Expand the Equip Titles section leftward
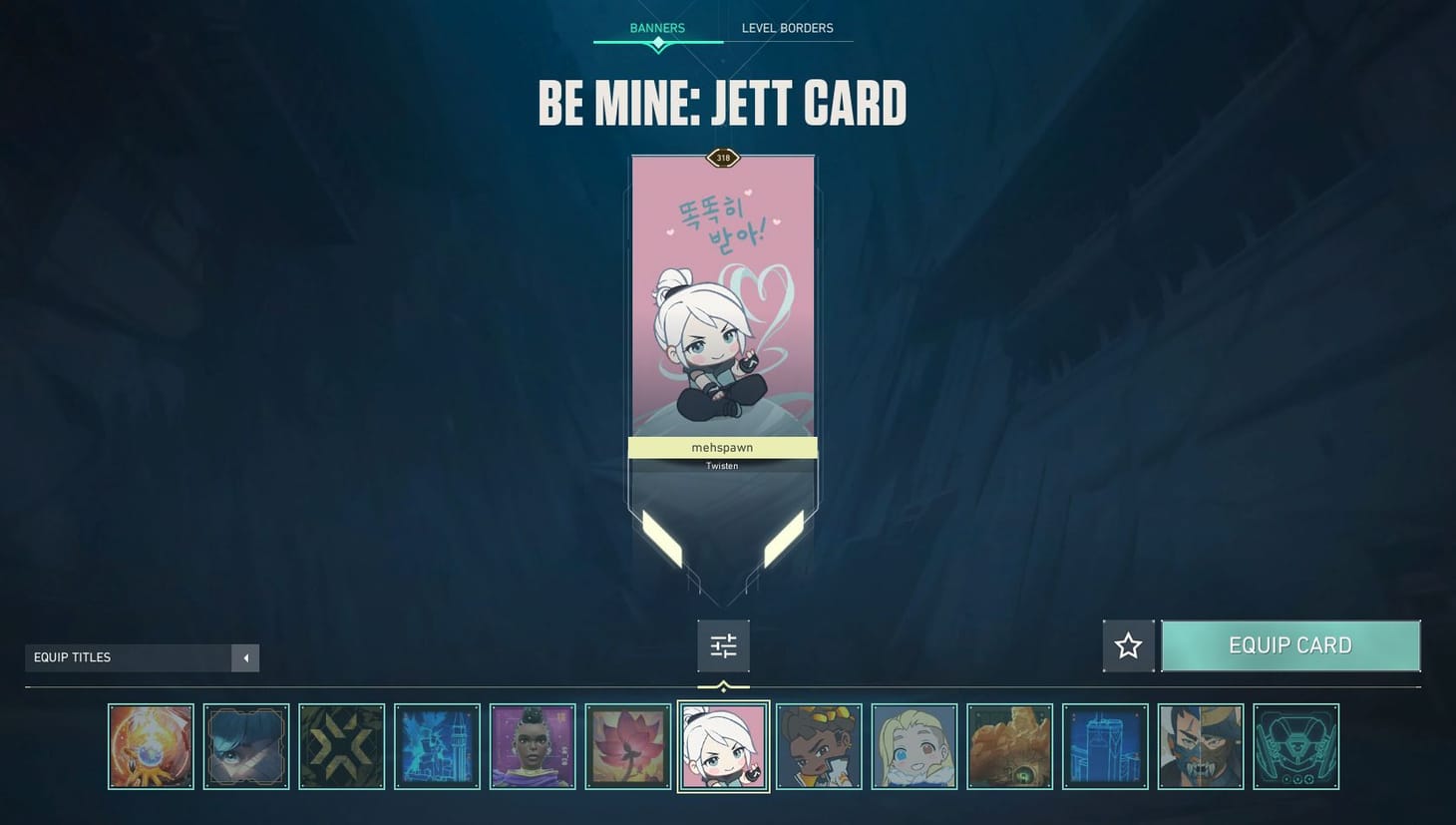Image resolution: width=1456 pixels, height=825 pixels. point(245,657)
